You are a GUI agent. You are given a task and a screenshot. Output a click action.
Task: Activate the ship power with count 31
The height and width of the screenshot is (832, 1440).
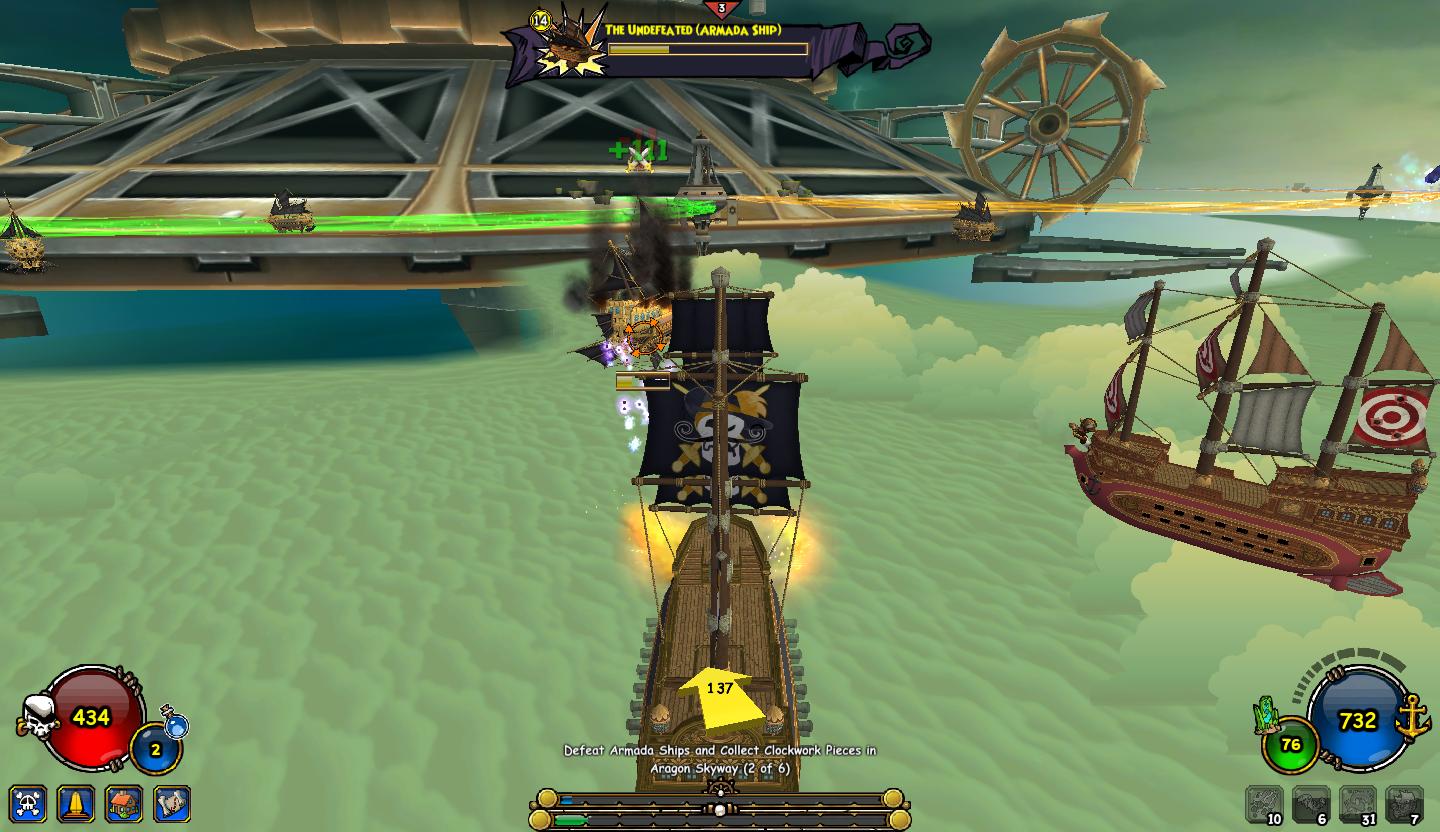pos(1357,804)
